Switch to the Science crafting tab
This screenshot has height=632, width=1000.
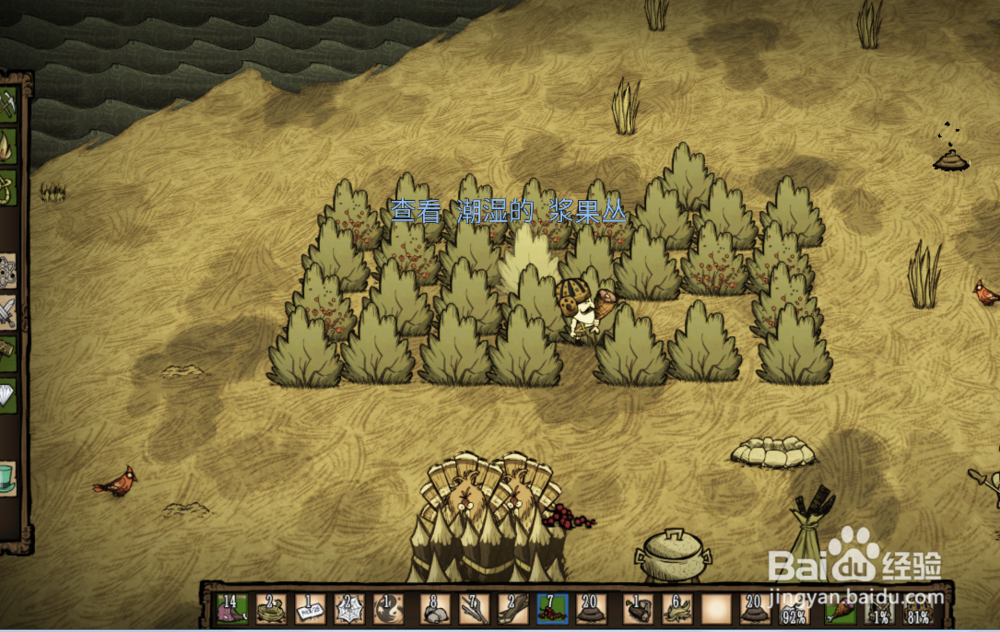pos(7,270)
